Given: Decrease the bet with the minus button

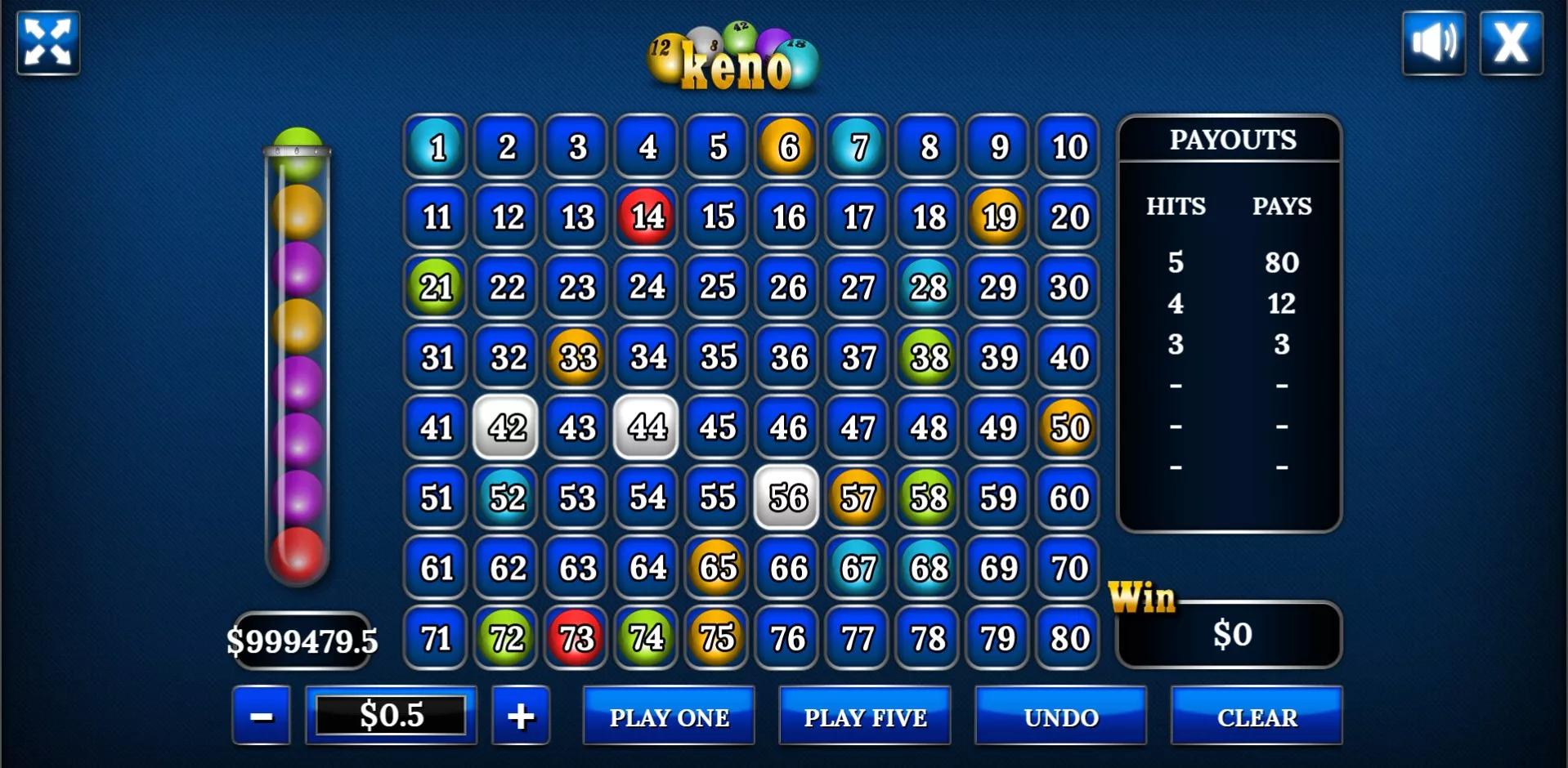Looking at the screenshot, I should 260,717.
